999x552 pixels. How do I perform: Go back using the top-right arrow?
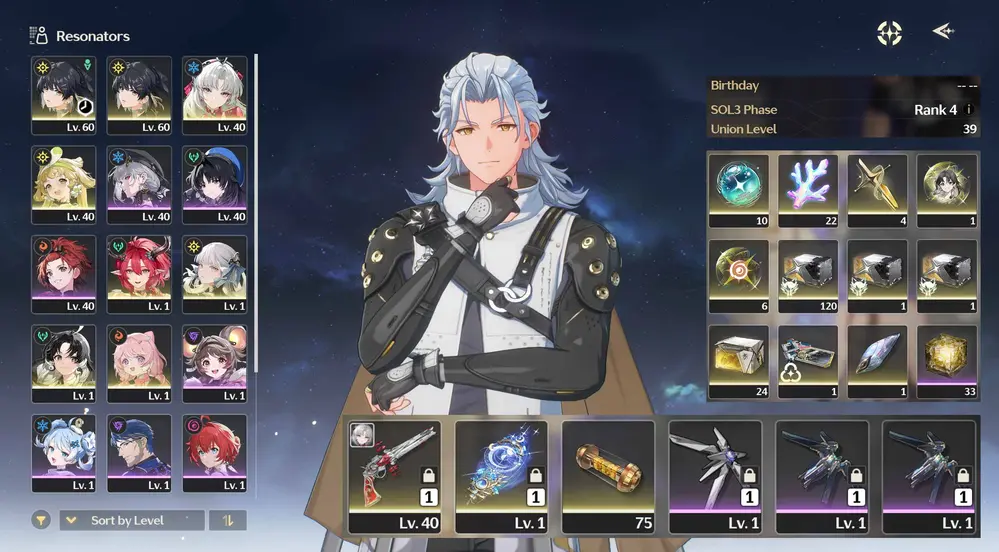[x=942, y=32]
